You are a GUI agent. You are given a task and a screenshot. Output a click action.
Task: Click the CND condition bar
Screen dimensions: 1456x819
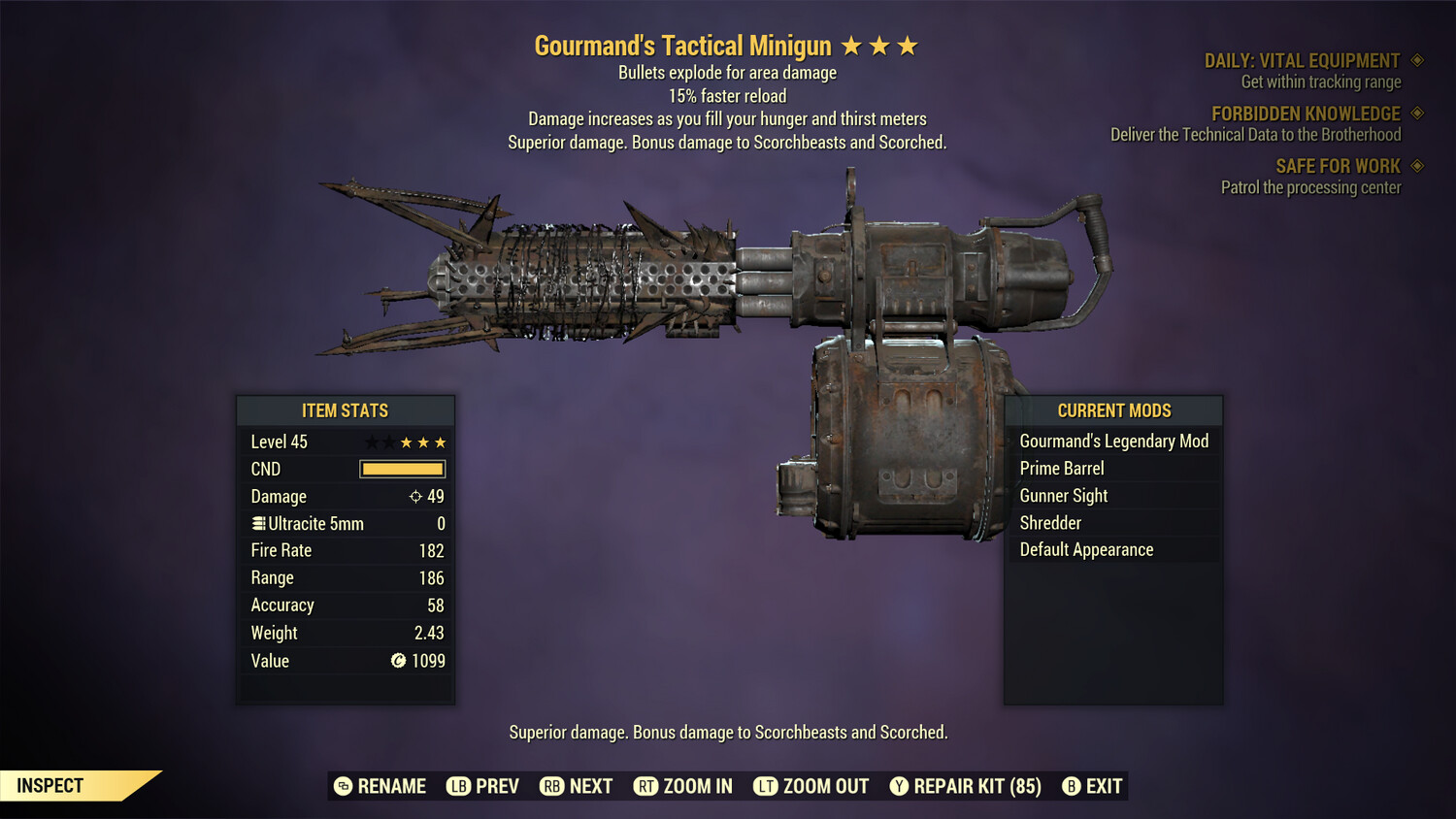[402, 469]
